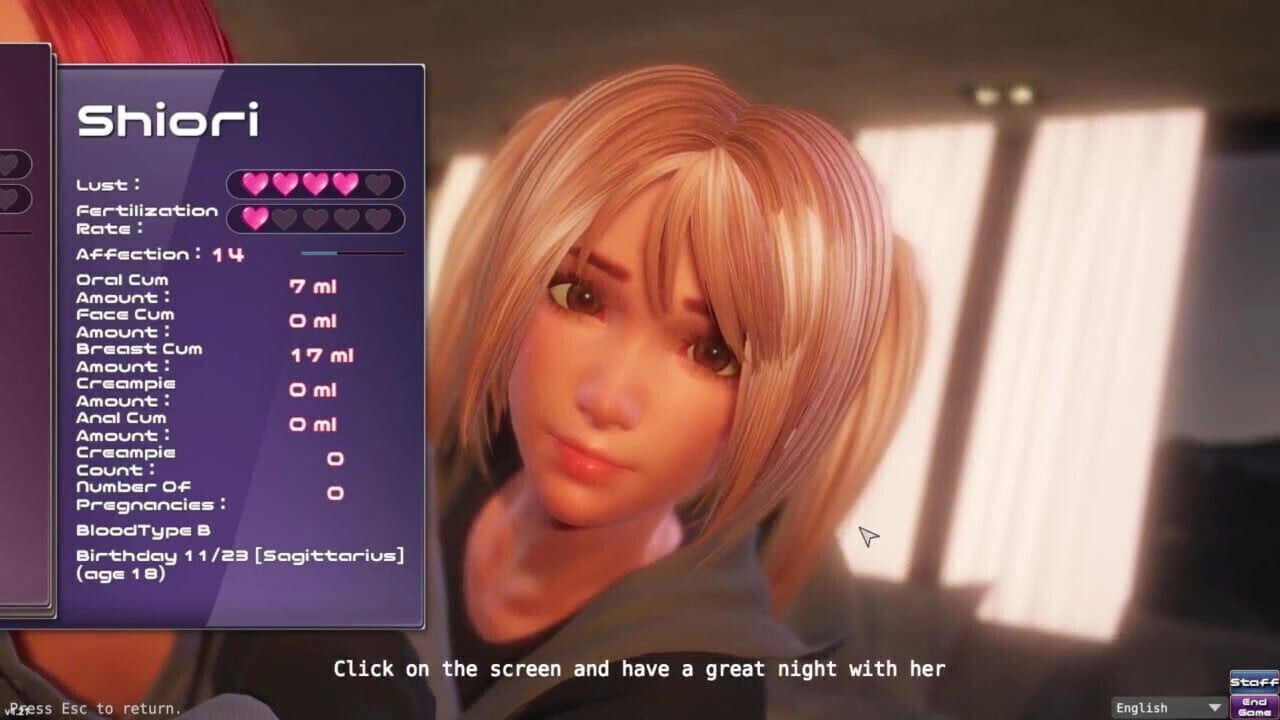Adjust the Affection progress bar
The height and width of the screenshot is (720, 1280).
click(350, 252)
